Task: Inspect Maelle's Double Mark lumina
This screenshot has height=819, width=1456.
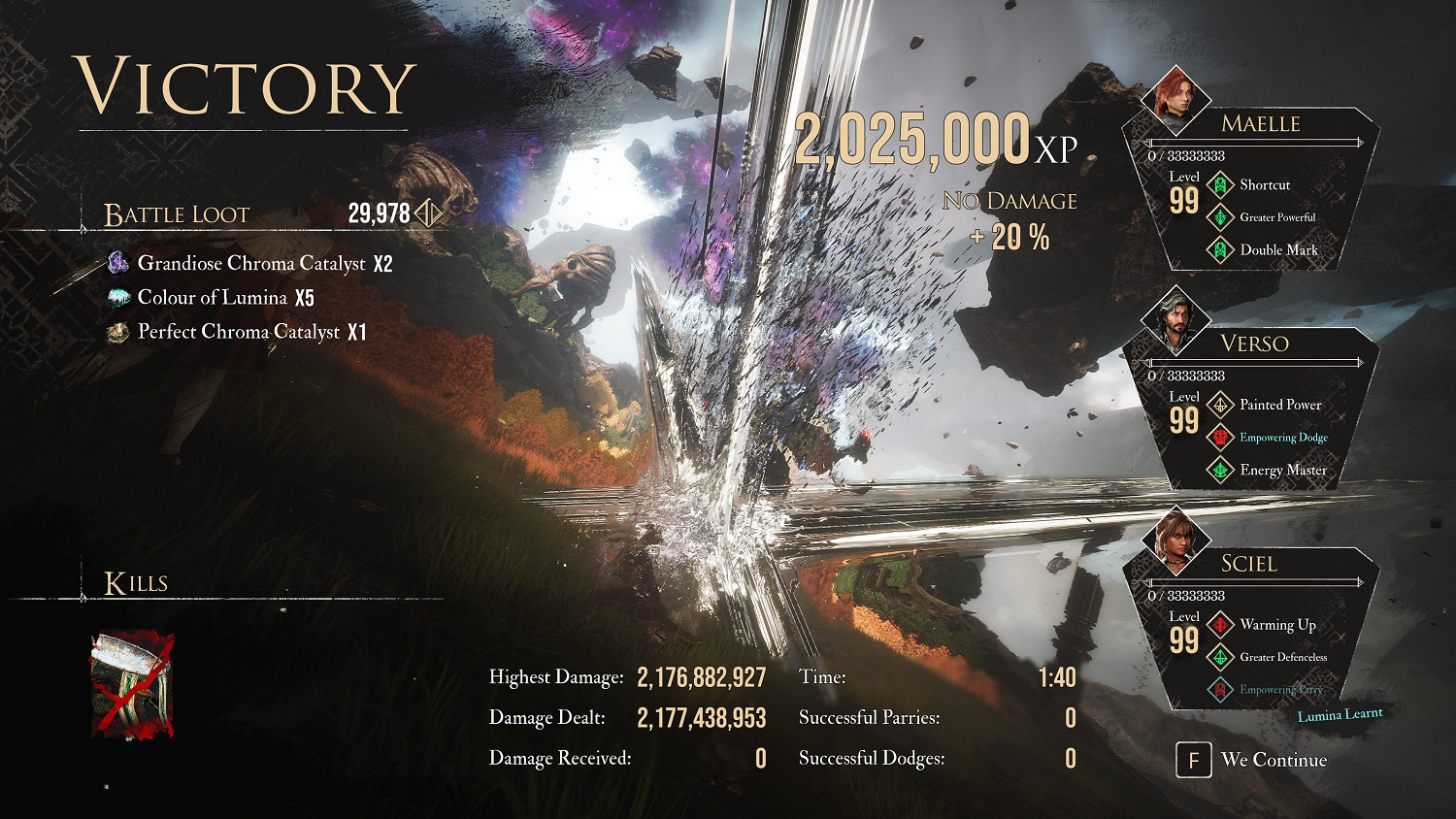Action: click(1277, 249)
